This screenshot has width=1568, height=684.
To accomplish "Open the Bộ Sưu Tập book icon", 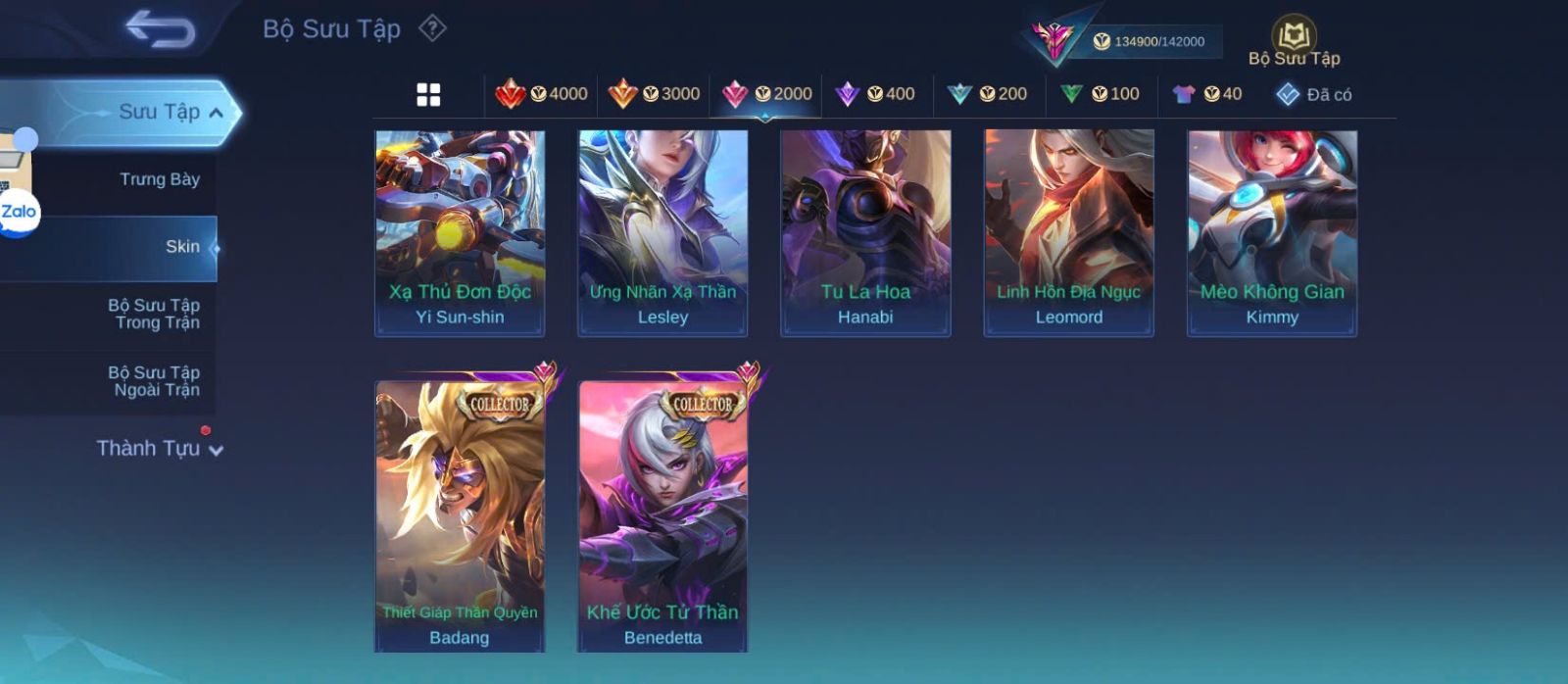I will (x=1294, y=39).
